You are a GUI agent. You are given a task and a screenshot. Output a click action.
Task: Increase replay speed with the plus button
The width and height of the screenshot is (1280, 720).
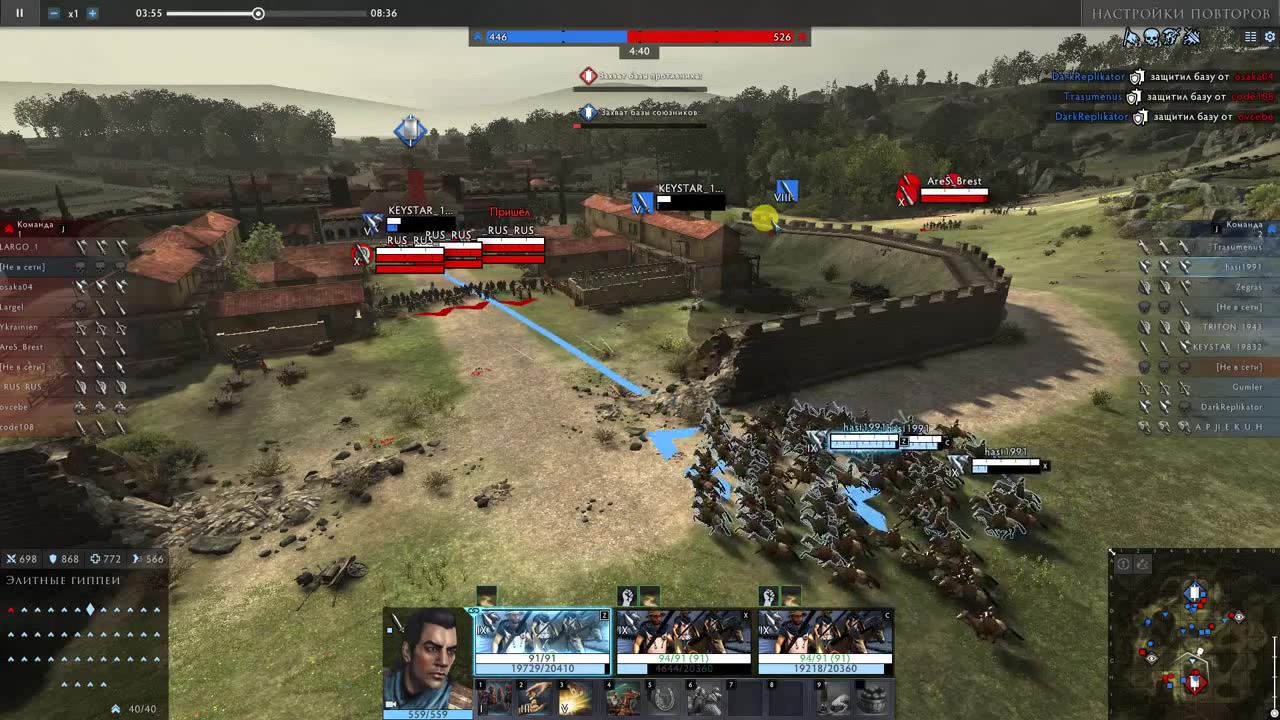pos(92,13)
